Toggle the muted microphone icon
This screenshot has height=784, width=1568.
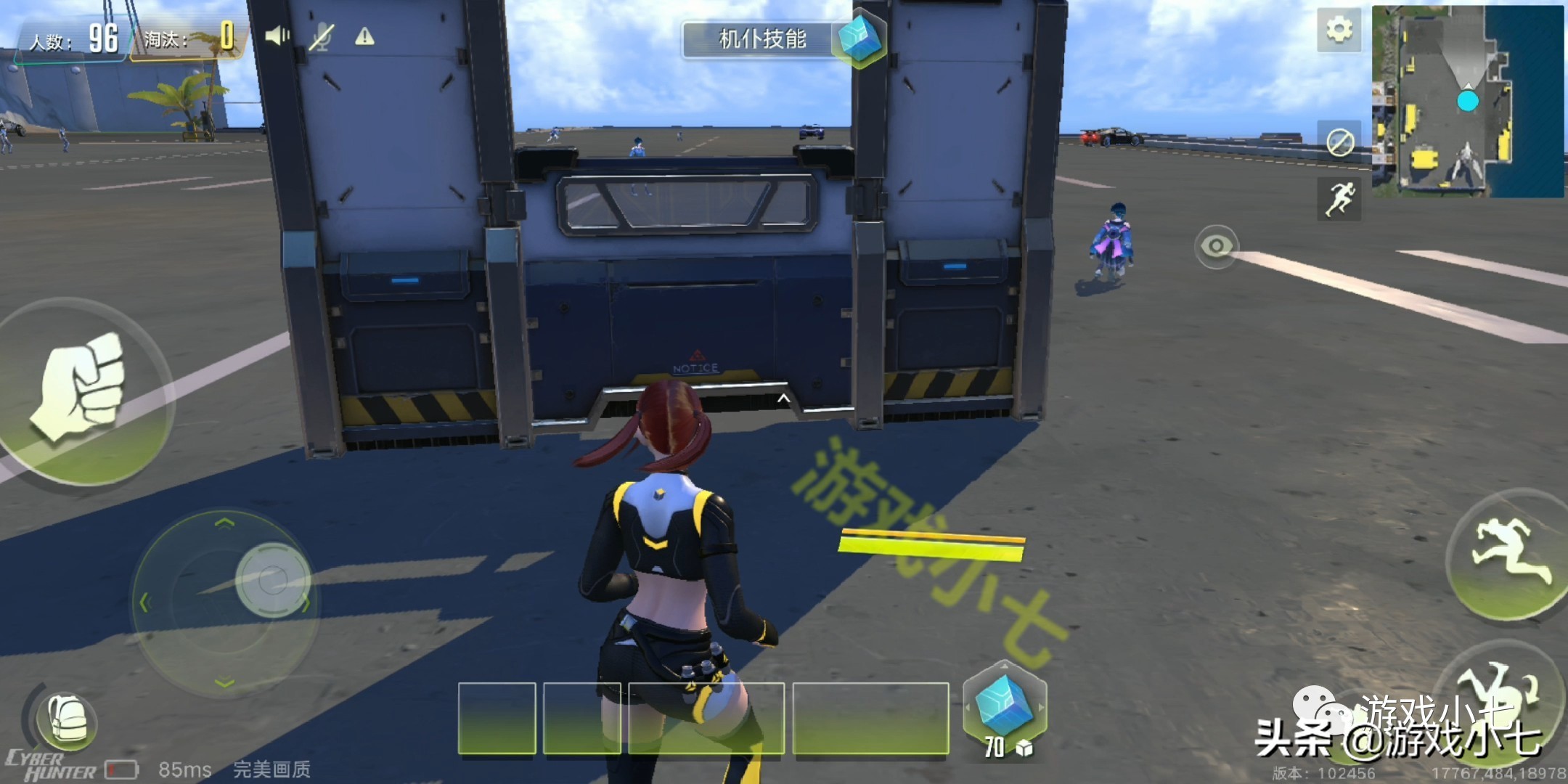click(x=321, y=36)
